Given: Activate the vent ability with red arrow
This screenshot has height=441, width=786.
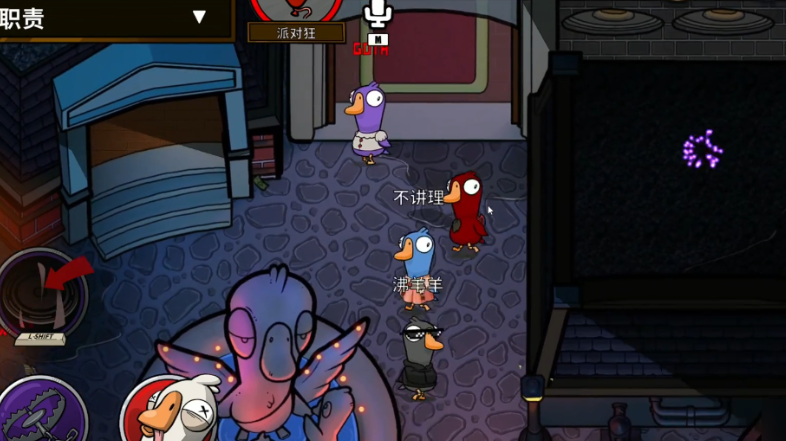Looking at the screenshot, I should tap(44, 293).
